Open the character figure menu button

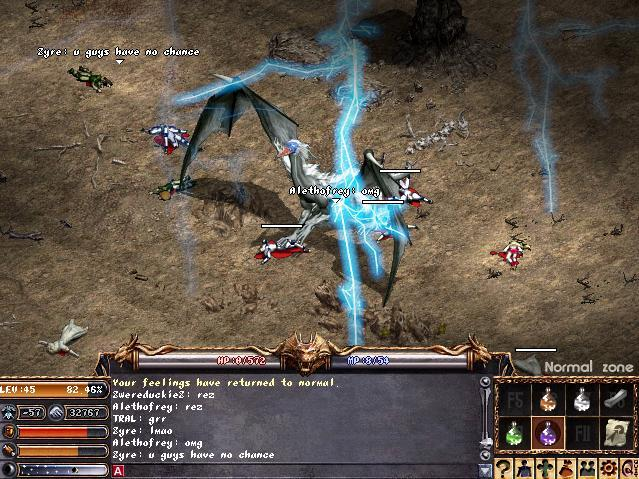[527, 468]
